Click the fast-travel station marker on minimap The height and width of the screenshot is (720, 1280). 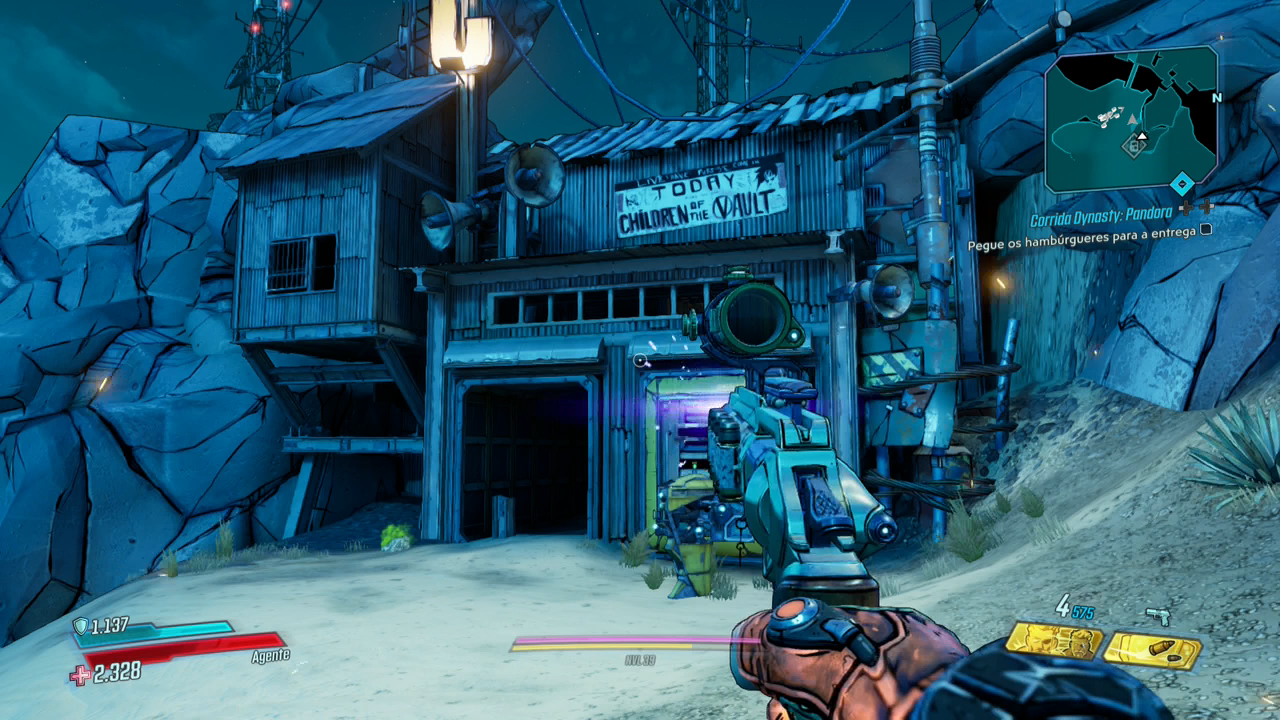(x=1134, y=148)
